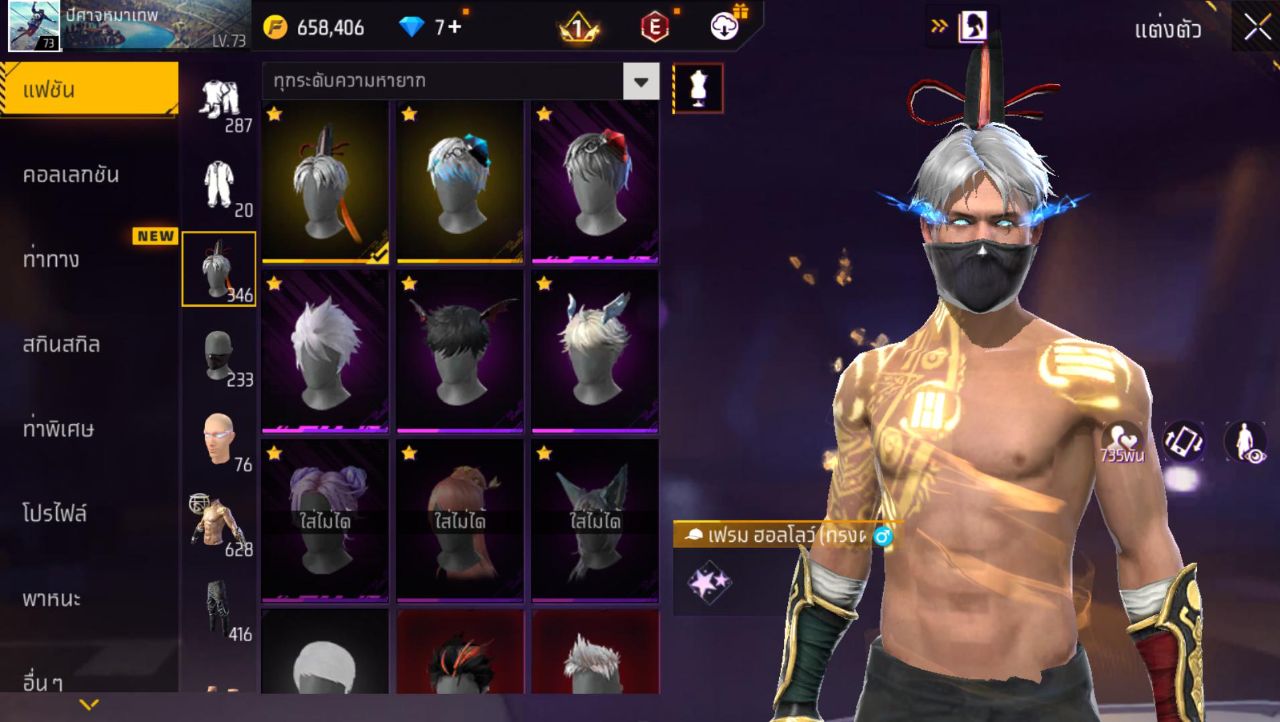Choose the bald head face category
Screen dimensions: 1280x722
pos(219,438)
